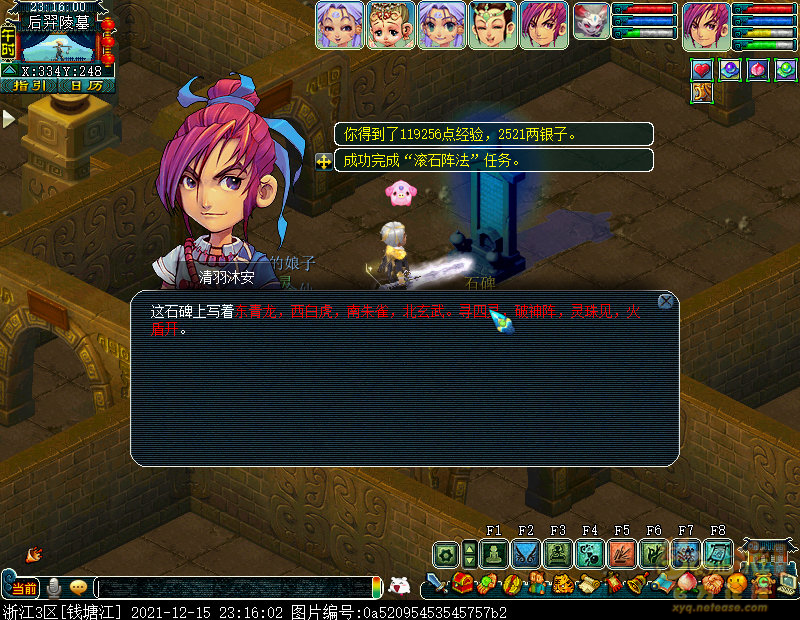Click the red heart buff icon

[702, 70]
